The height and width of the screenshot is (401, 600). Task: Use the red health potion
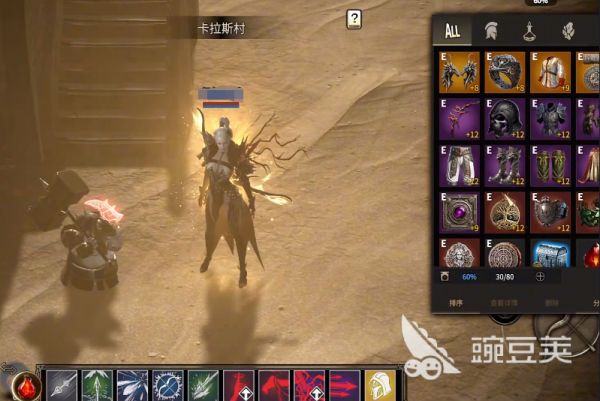26,385
